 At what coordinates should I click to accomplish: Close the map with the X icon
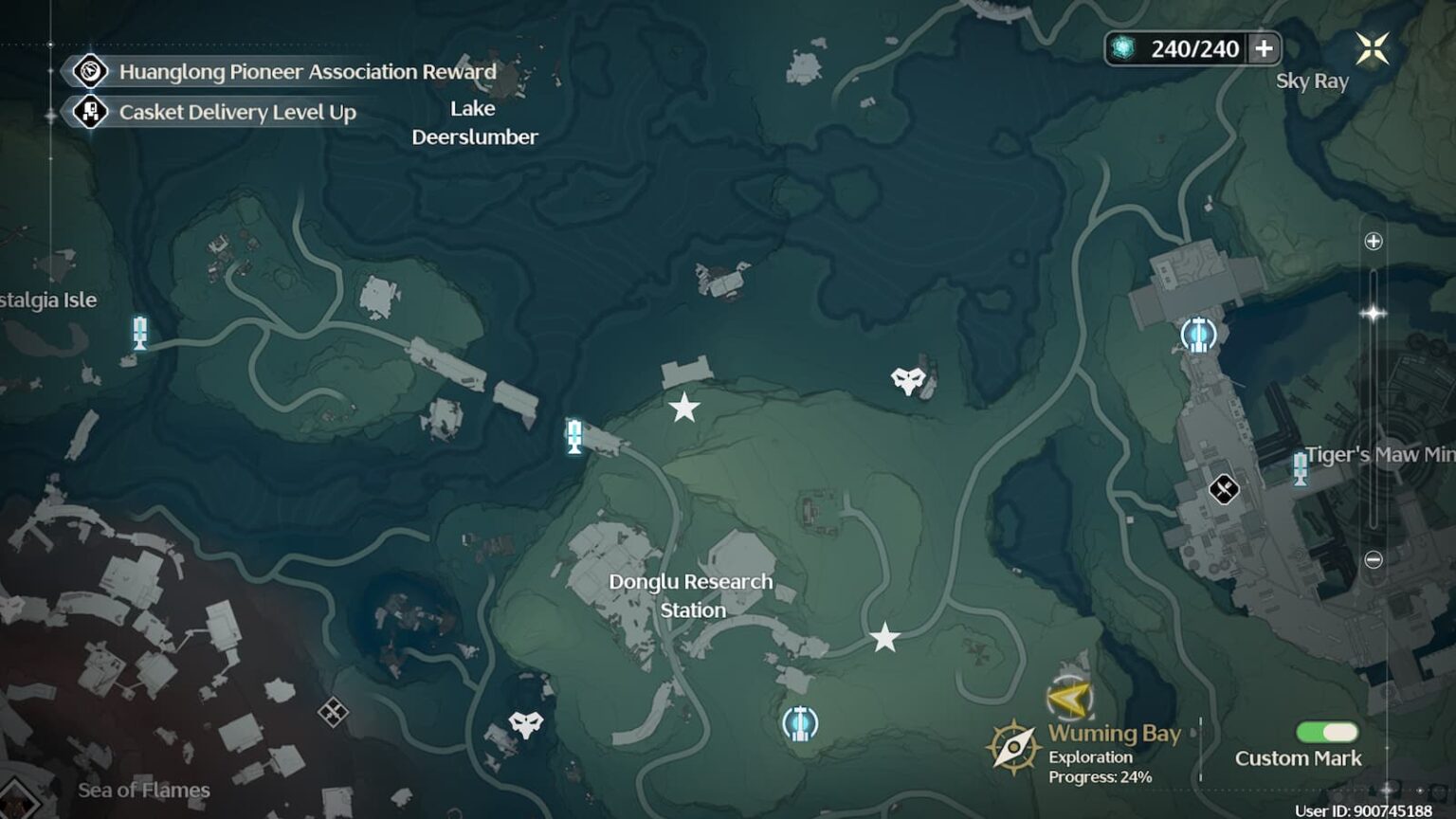pyautogui.click(x=1372, y=48)
